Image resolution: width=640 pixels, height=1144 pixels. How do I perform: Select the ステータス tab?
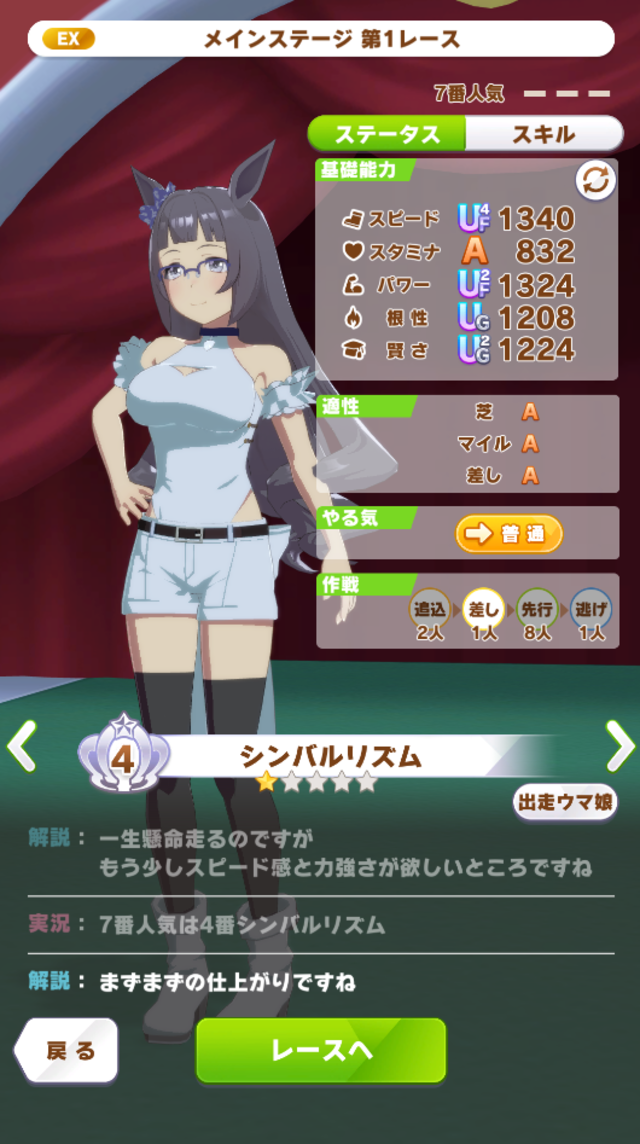(x=387, y=134)
